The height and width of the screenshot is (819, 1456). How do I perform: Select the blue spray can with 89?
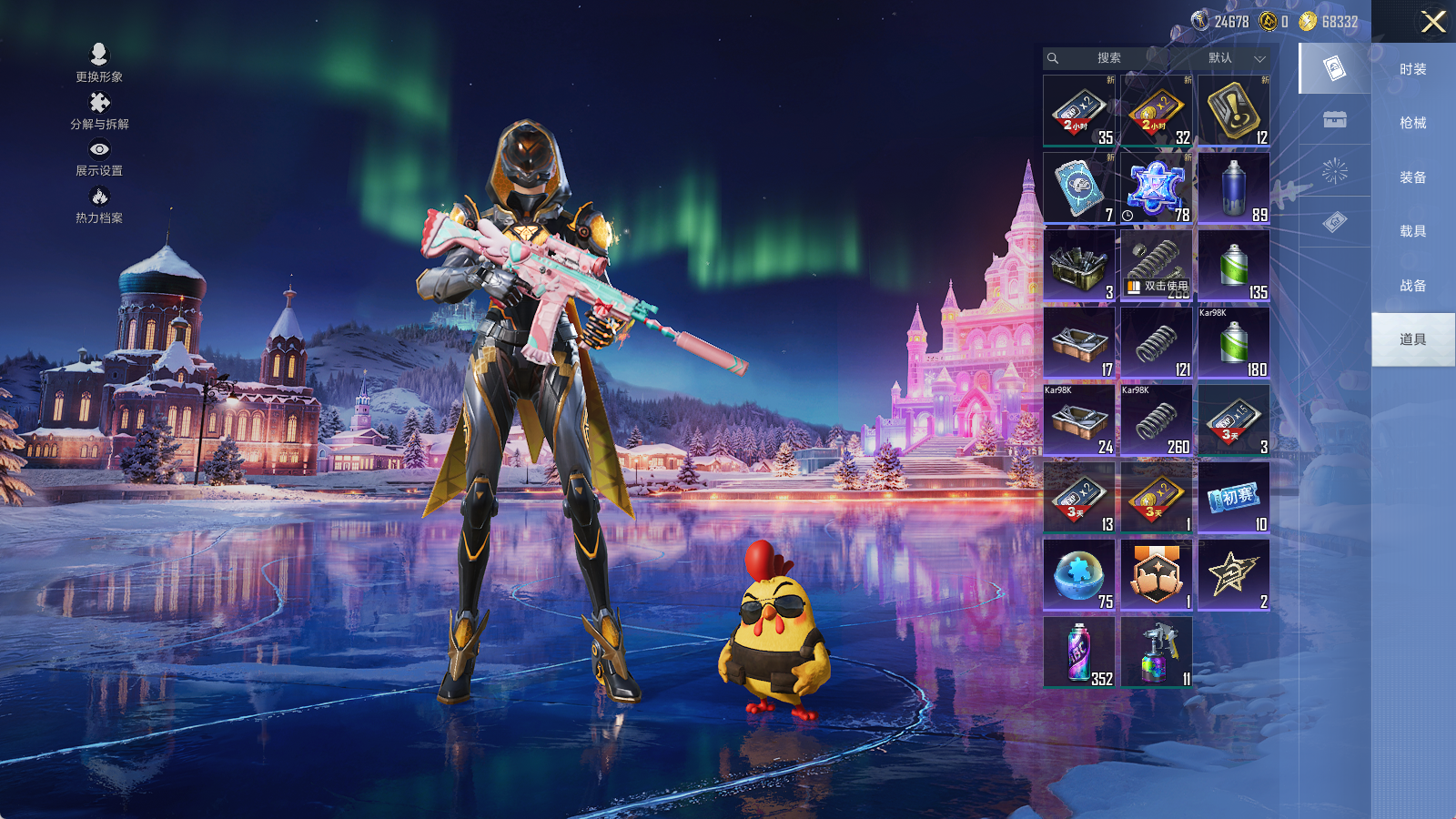click(1234, 188)
